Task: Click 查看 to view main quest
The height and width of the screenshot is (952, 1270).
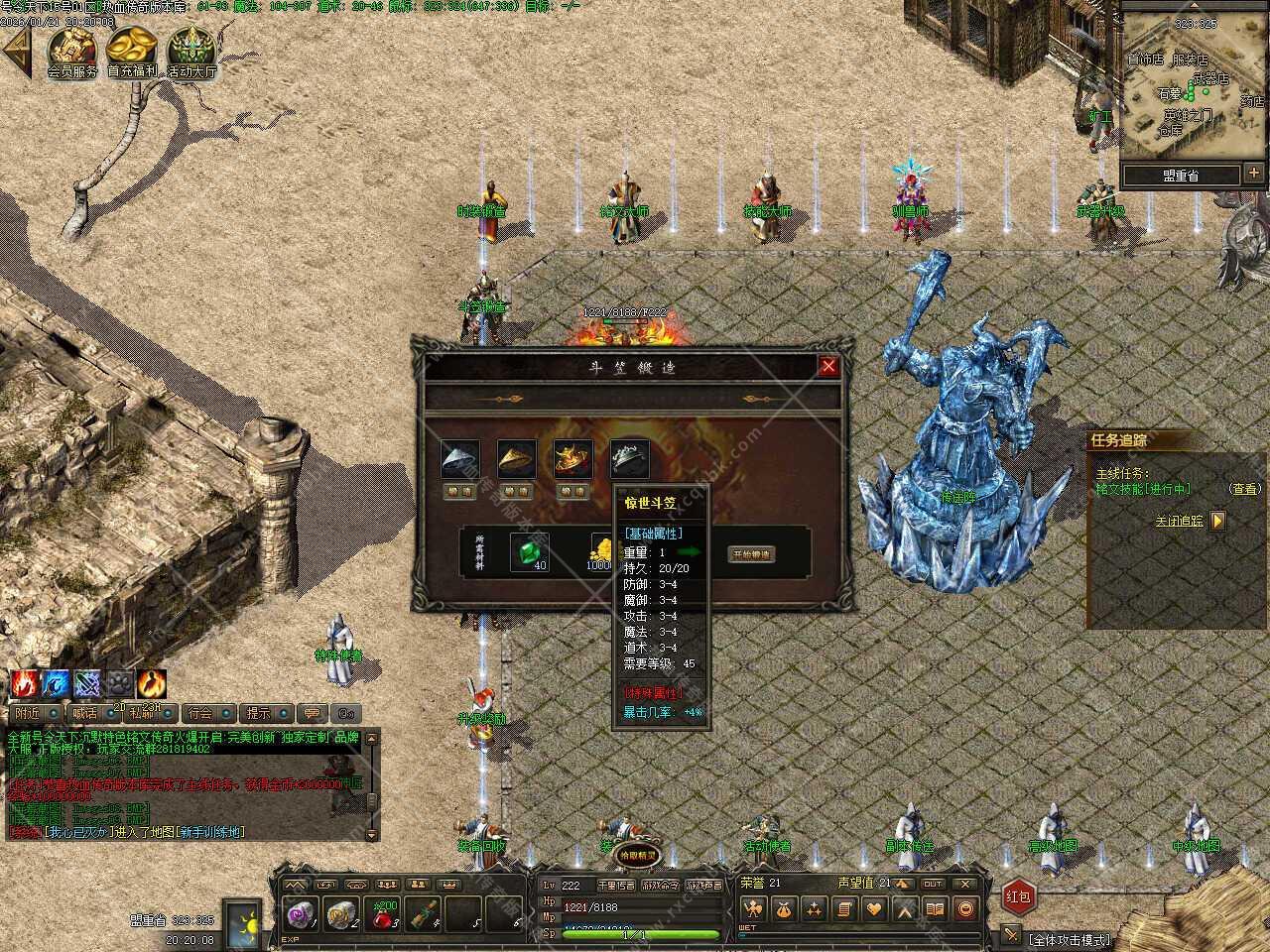Action: [x=1244, y=489]
